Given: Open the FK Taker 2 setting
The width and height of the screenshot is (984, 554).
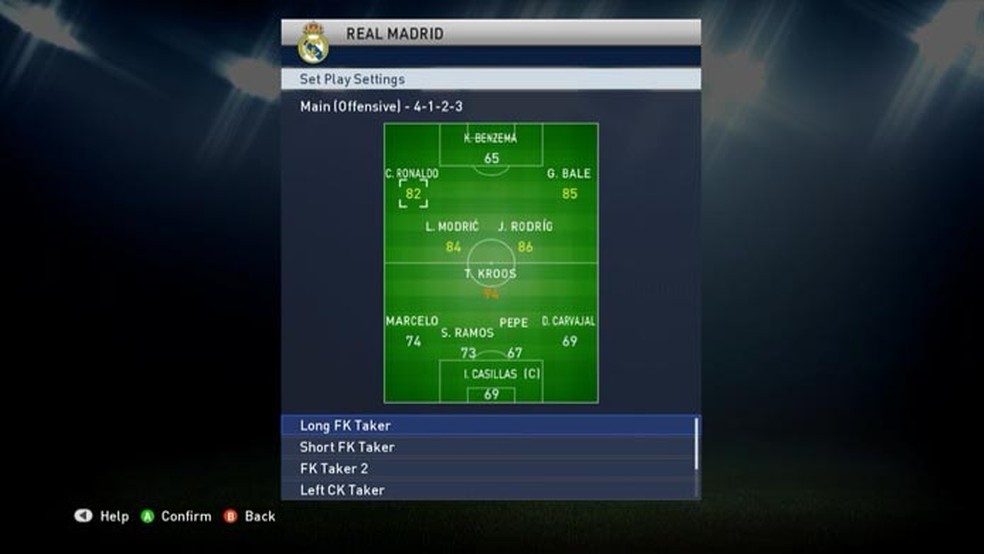Looking at the screenshot, I should [488, 468].
